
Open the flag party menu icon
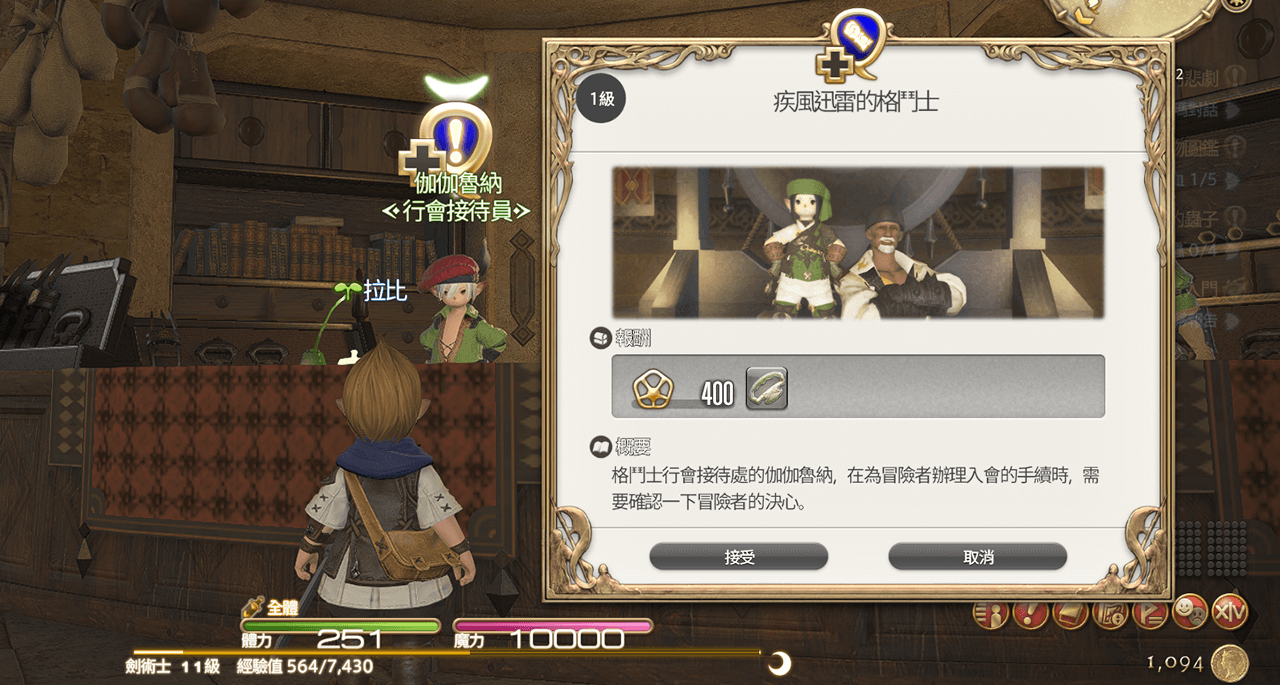click(1150, 612)
